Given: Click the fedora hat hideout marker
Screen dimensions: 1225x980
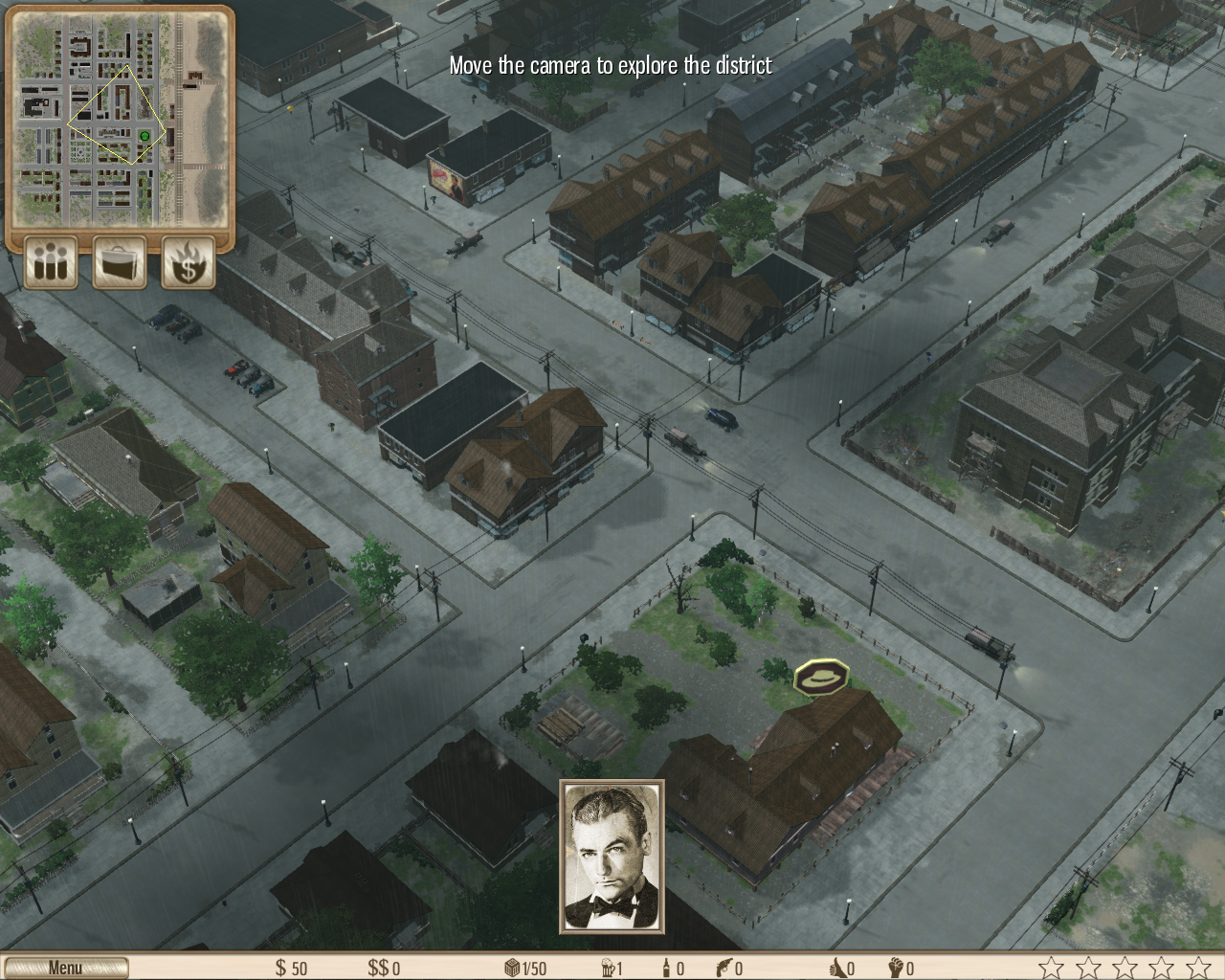Looking at the screenshot, I should pos(821,677).
